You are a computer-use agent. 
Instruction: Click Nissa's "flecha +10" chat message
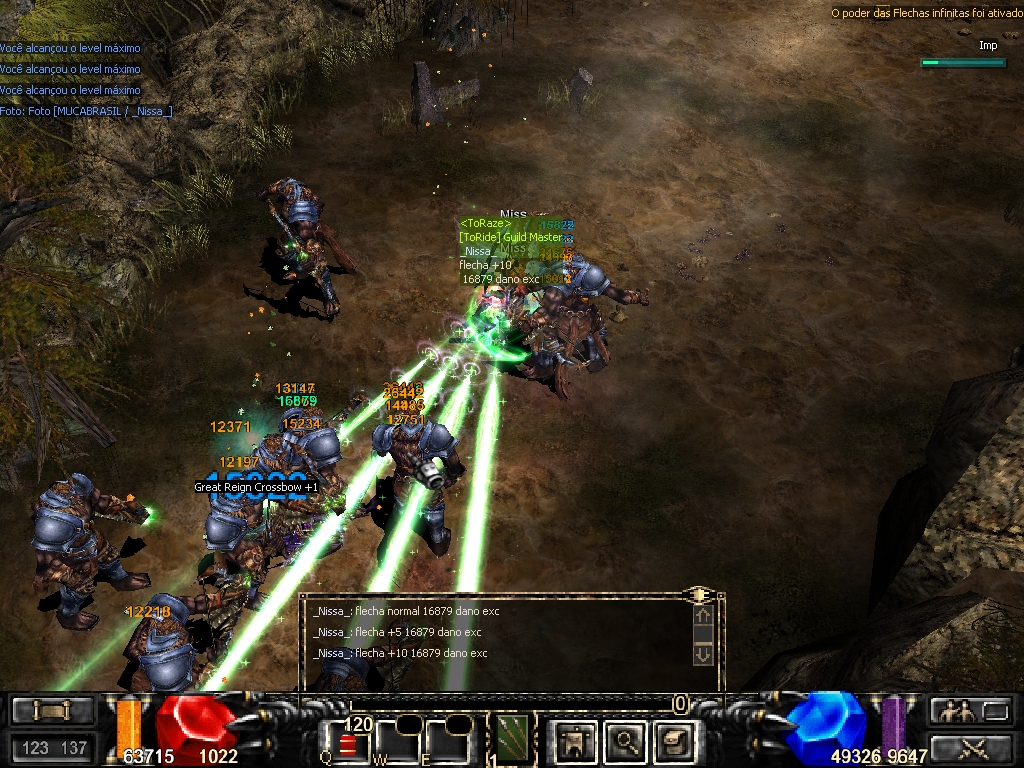coord(400,653)
